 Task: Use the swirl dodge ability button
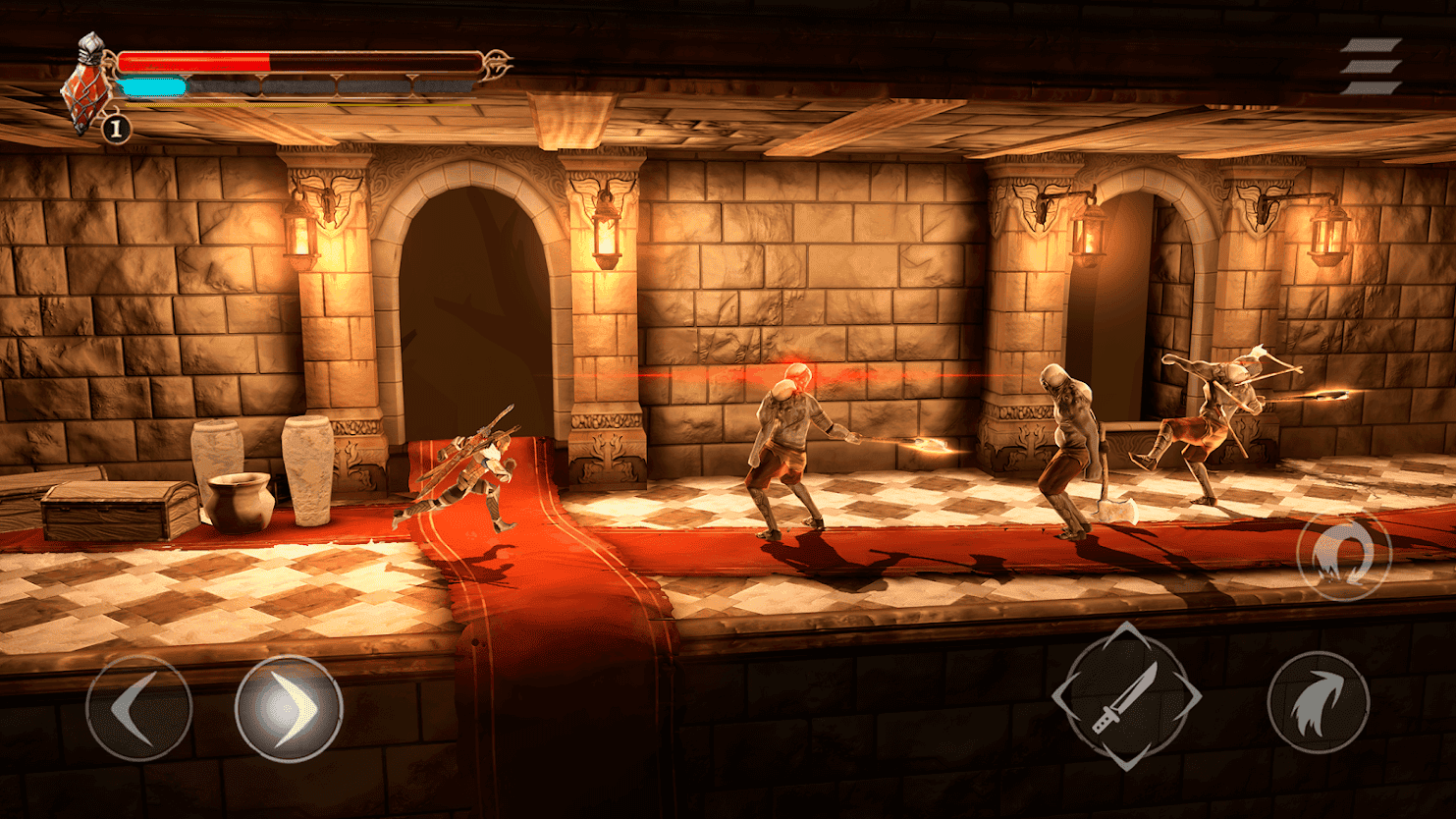click(1343, 554)
